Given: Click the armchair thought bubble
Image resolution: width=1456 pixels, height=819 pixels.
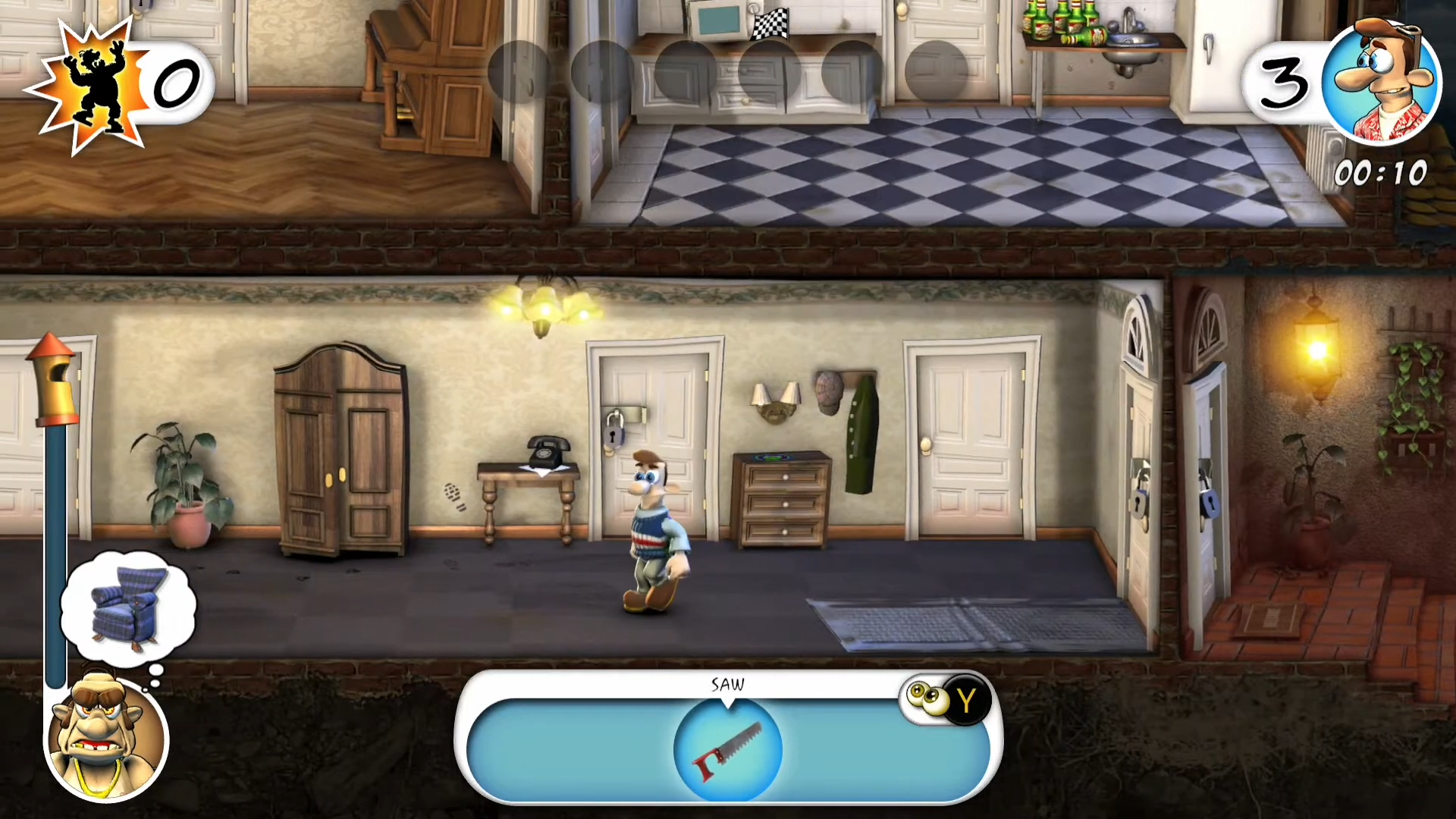Looking at the screenshot, I should pos(128,609).
